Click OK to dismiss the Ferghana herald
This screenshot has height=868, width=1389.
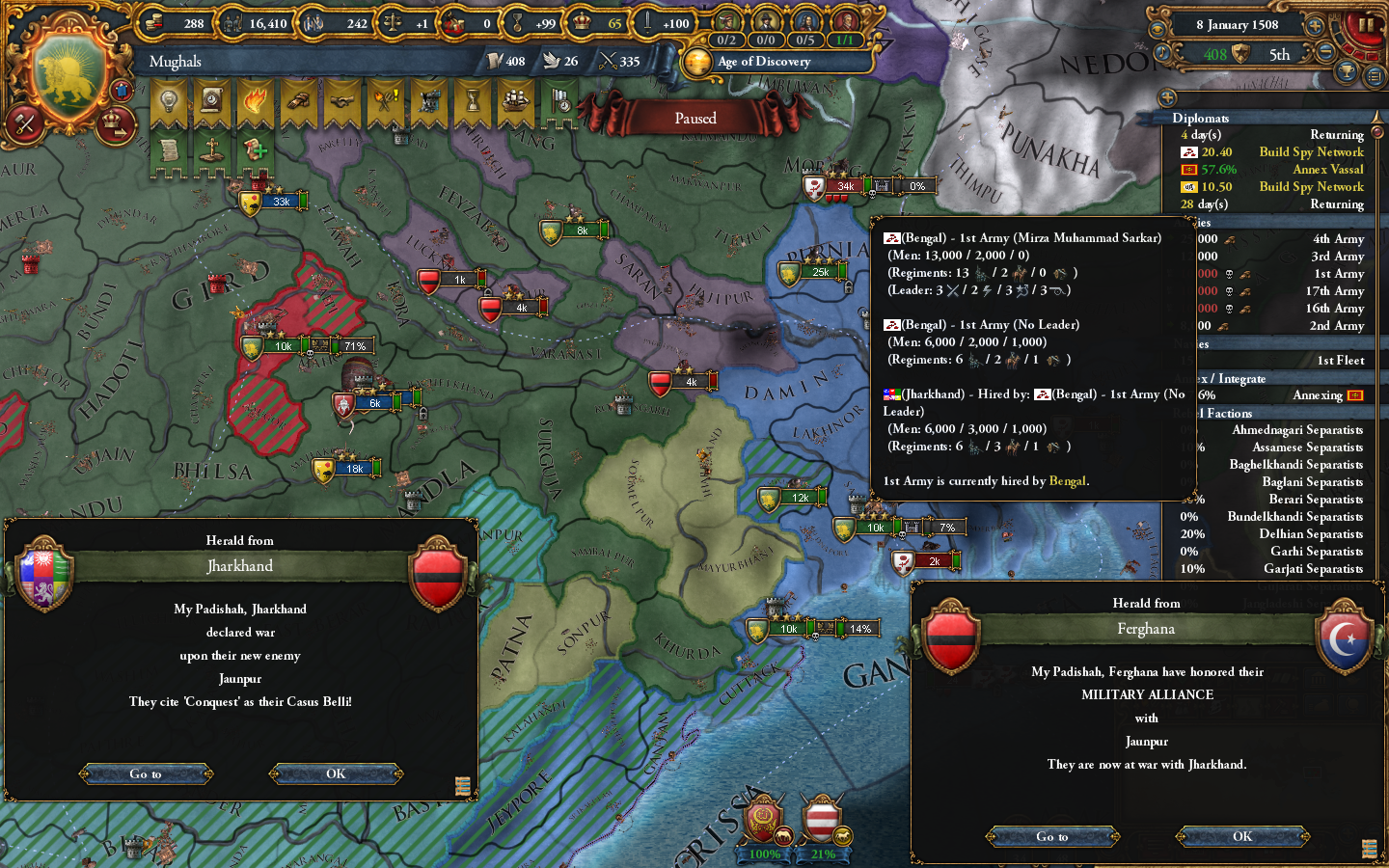coord(1240,836)
